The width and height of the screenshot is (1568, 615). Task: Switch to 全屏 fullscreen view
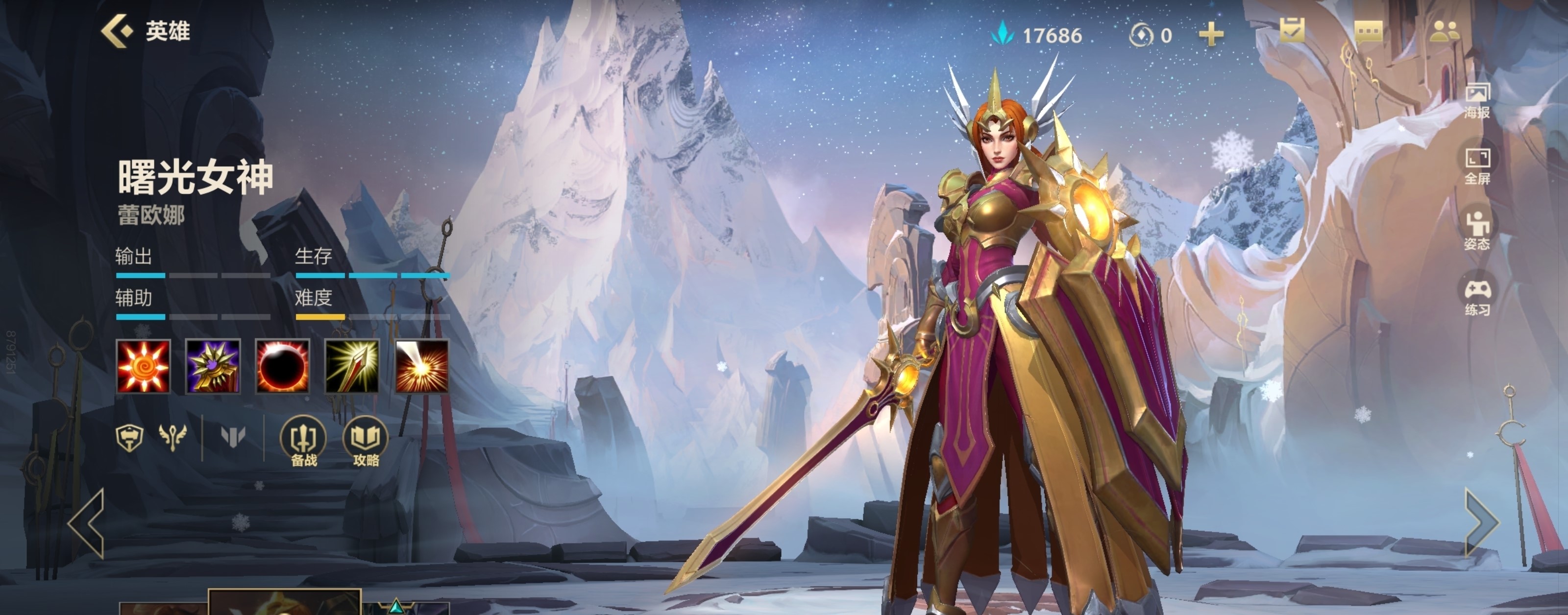click(x=1477, y=166)
